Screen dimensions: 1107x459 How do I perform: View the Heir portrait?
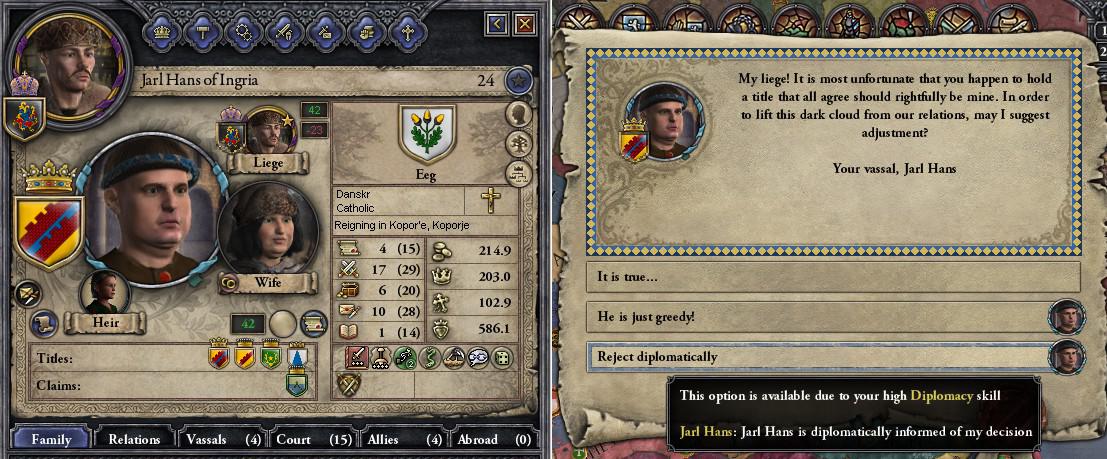104,294
